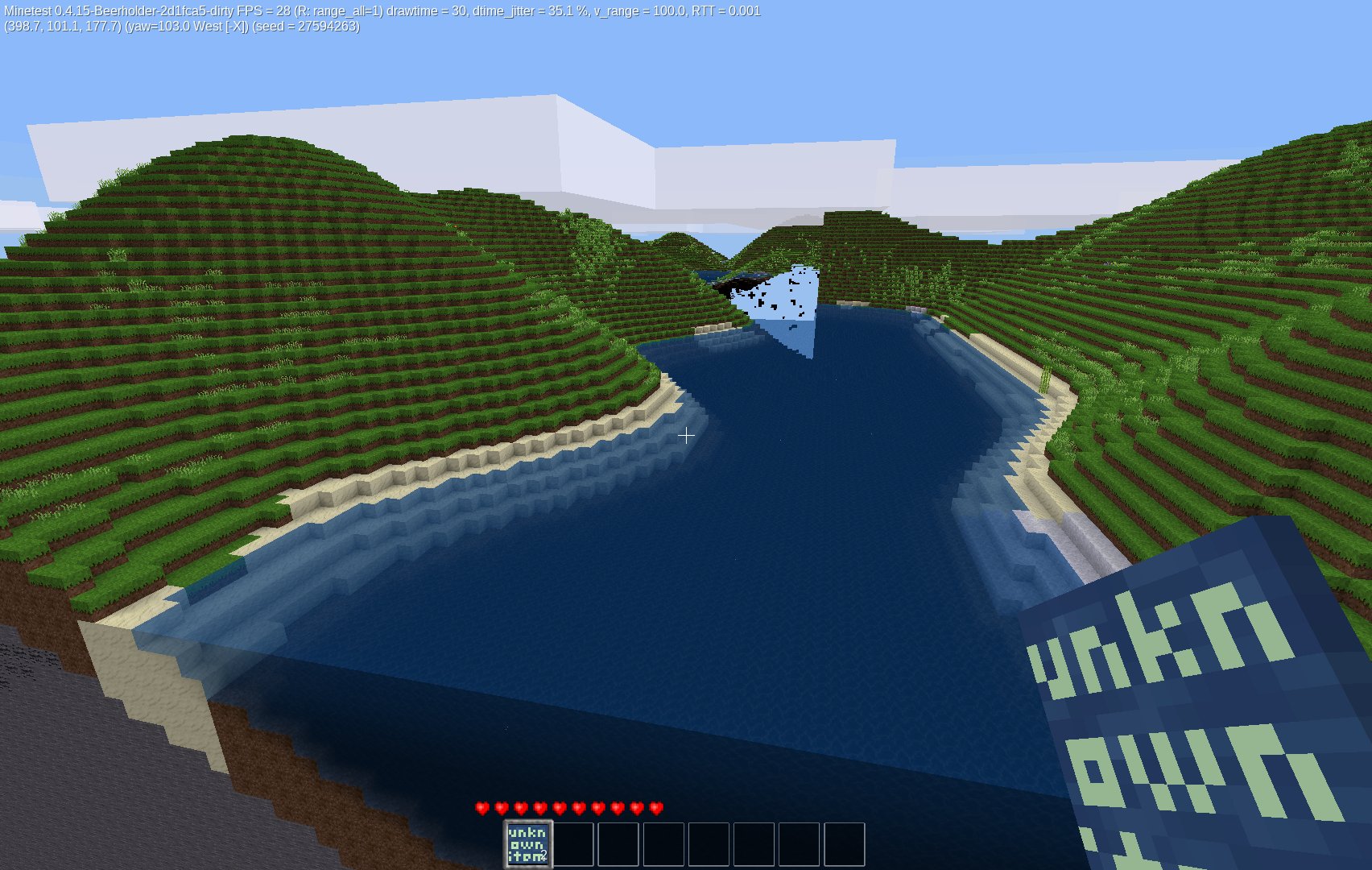
Task: Click the first red heart icon
Action: [481, 807]
